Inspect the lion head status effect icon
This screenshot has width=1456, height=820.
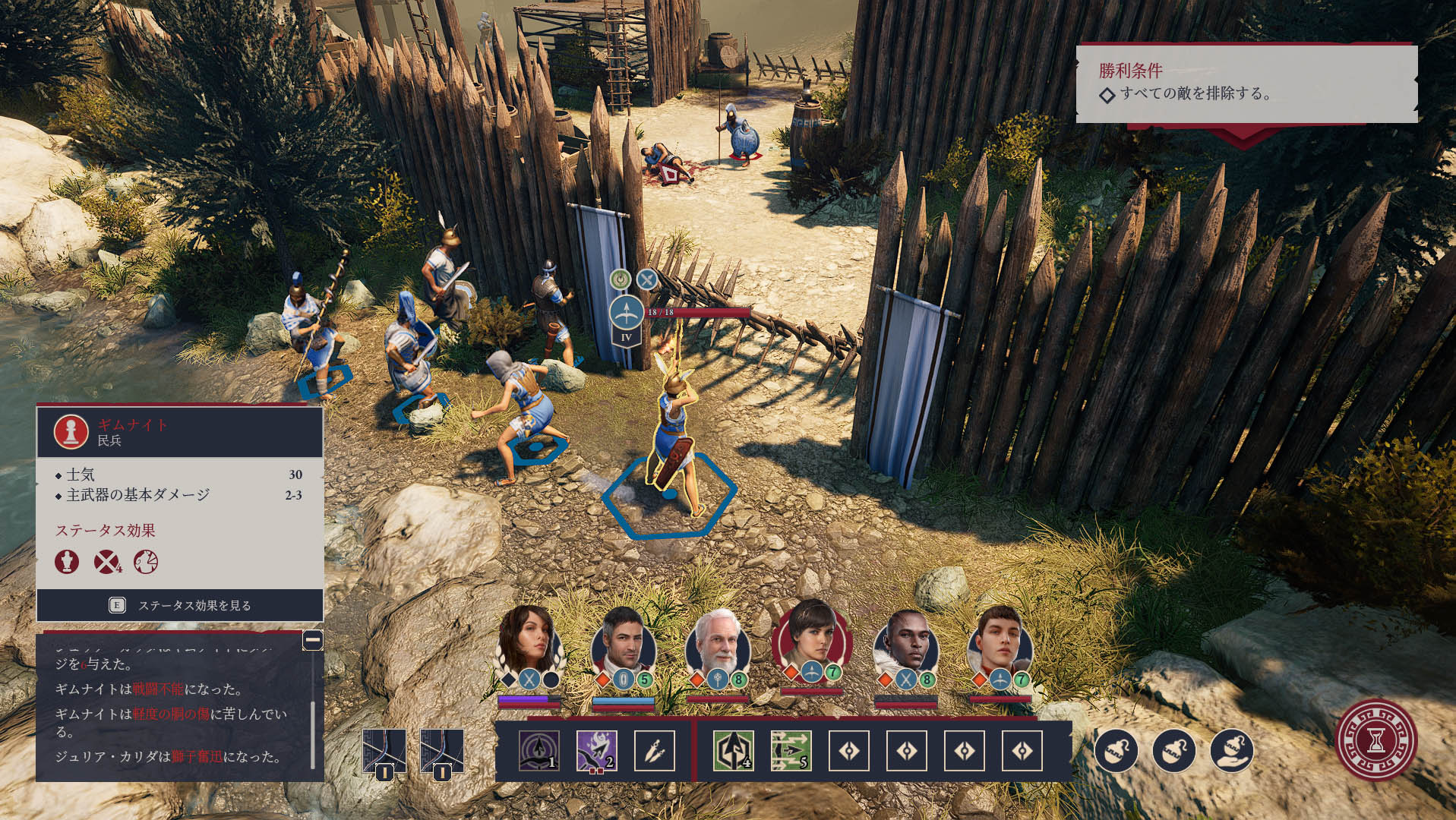146,562
